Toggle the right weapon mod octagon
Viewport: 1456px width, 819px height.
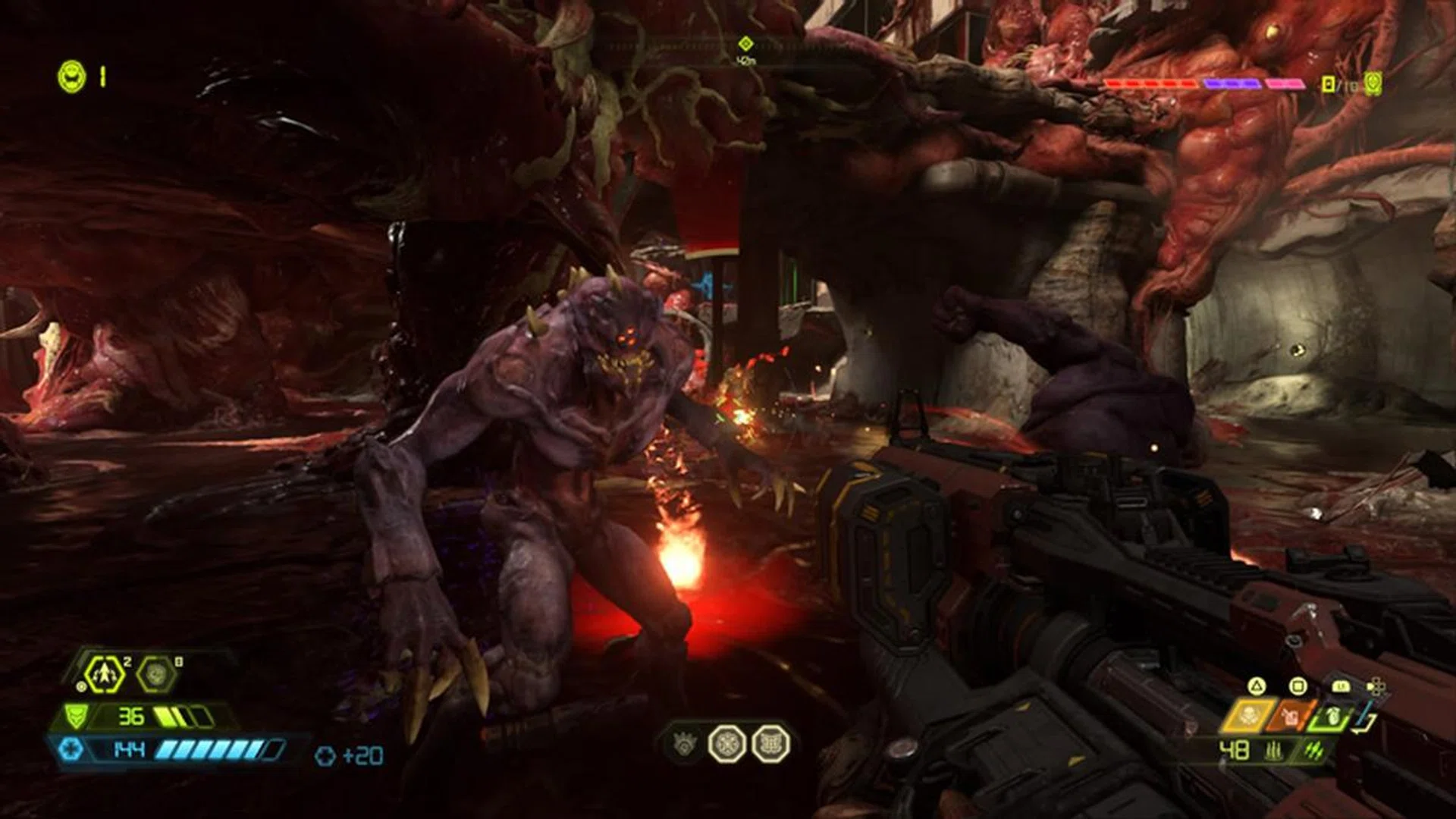[771, 745]
